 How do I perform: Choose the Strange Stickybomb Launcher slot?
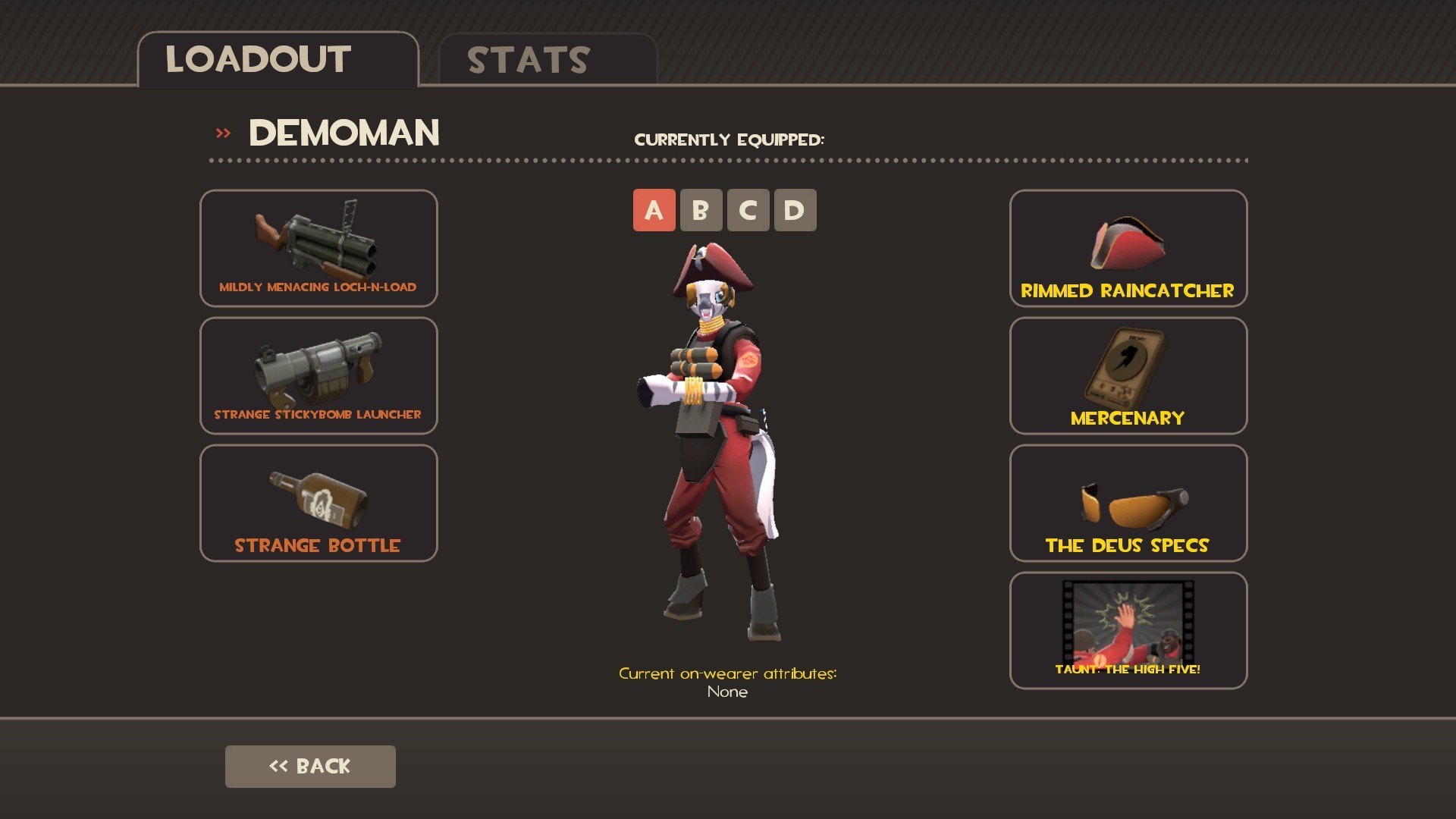[318, 375]
